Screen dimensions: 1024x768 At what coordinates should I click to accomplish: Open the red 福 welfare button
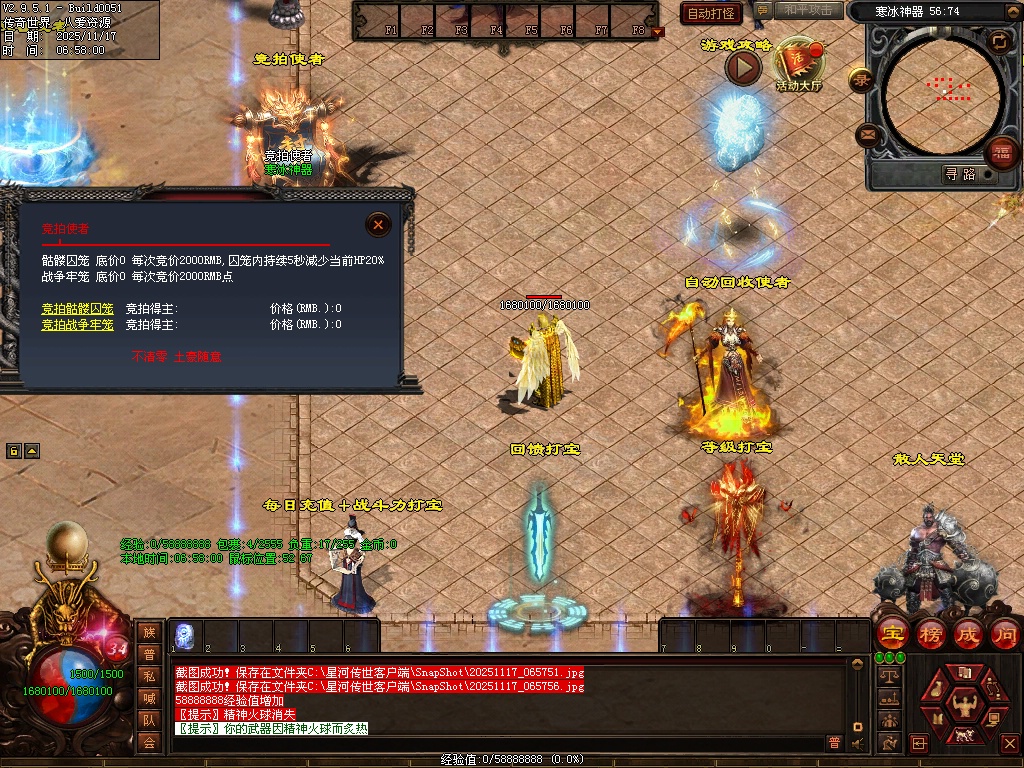tap(1001, 153)
